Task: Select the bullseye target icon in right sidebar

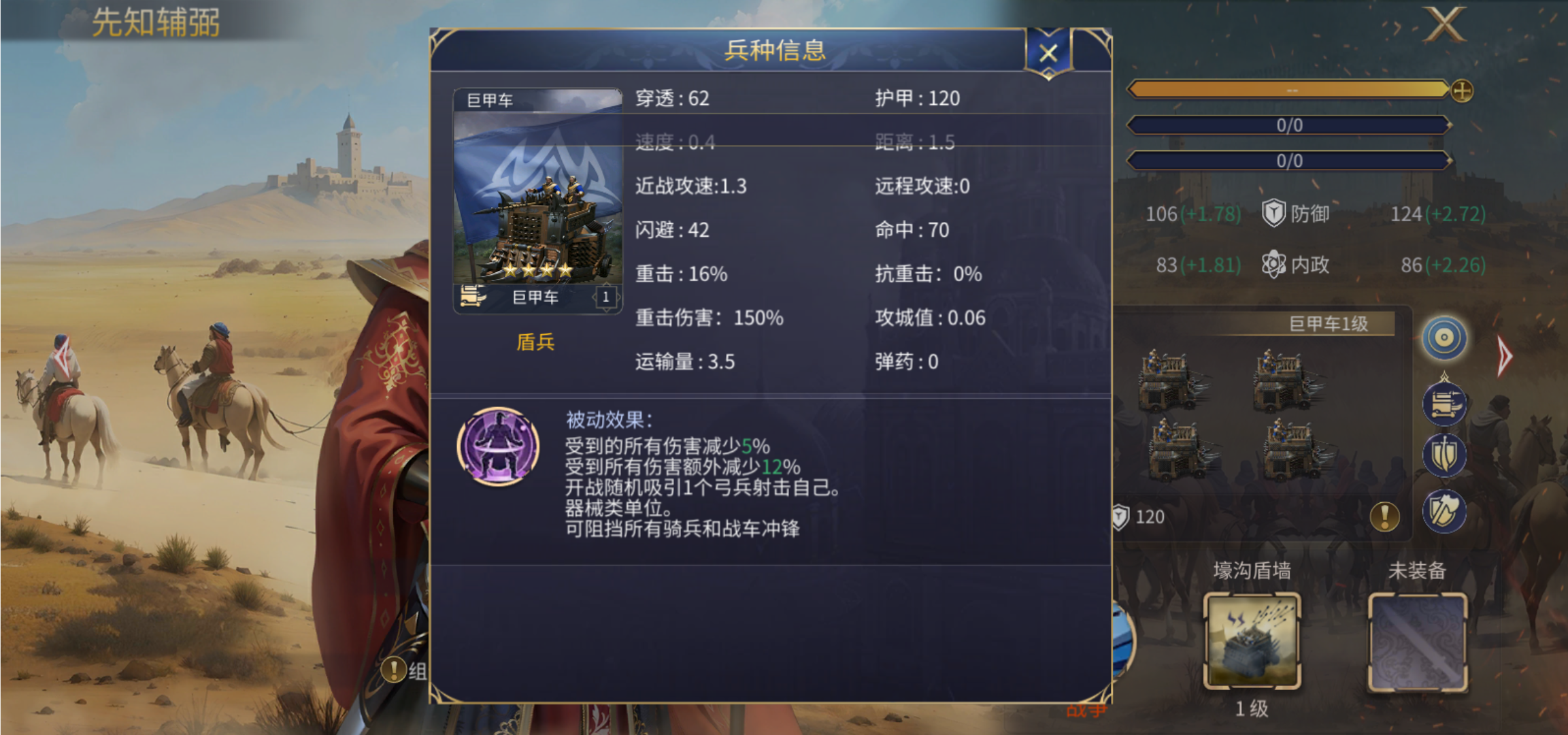Action: pos(1444,338)
